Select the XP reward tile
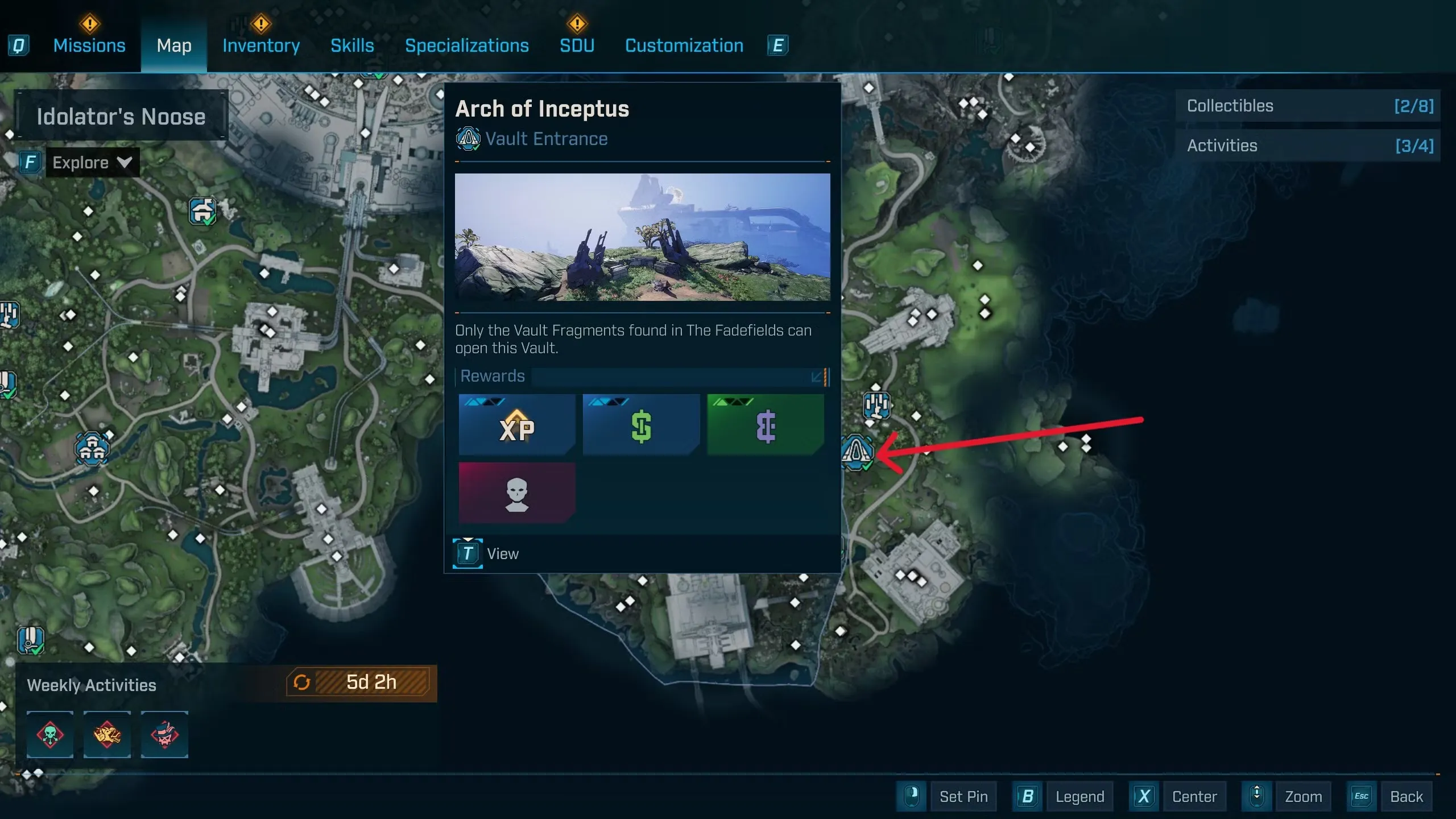The height and width of the screenshot is (819, 1456). [516, 425]
